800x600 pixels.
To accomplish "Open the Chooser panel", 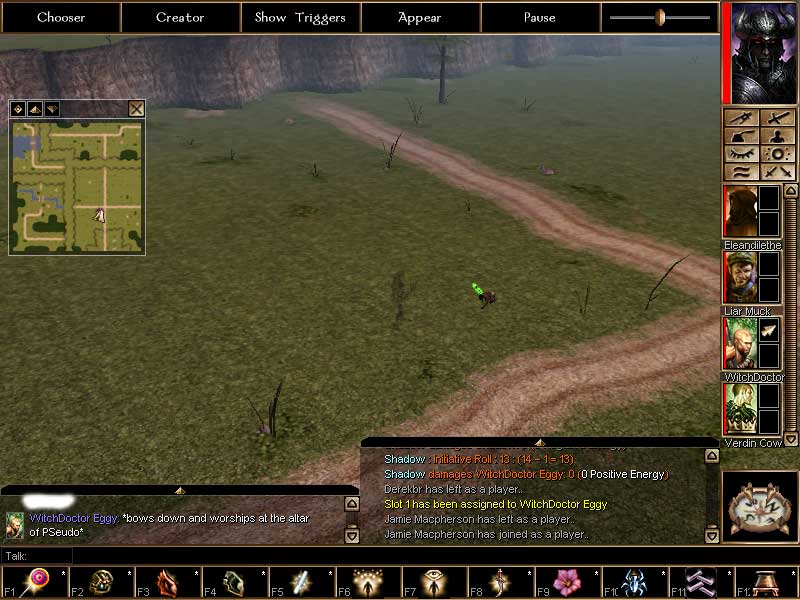I will [61, 17].
